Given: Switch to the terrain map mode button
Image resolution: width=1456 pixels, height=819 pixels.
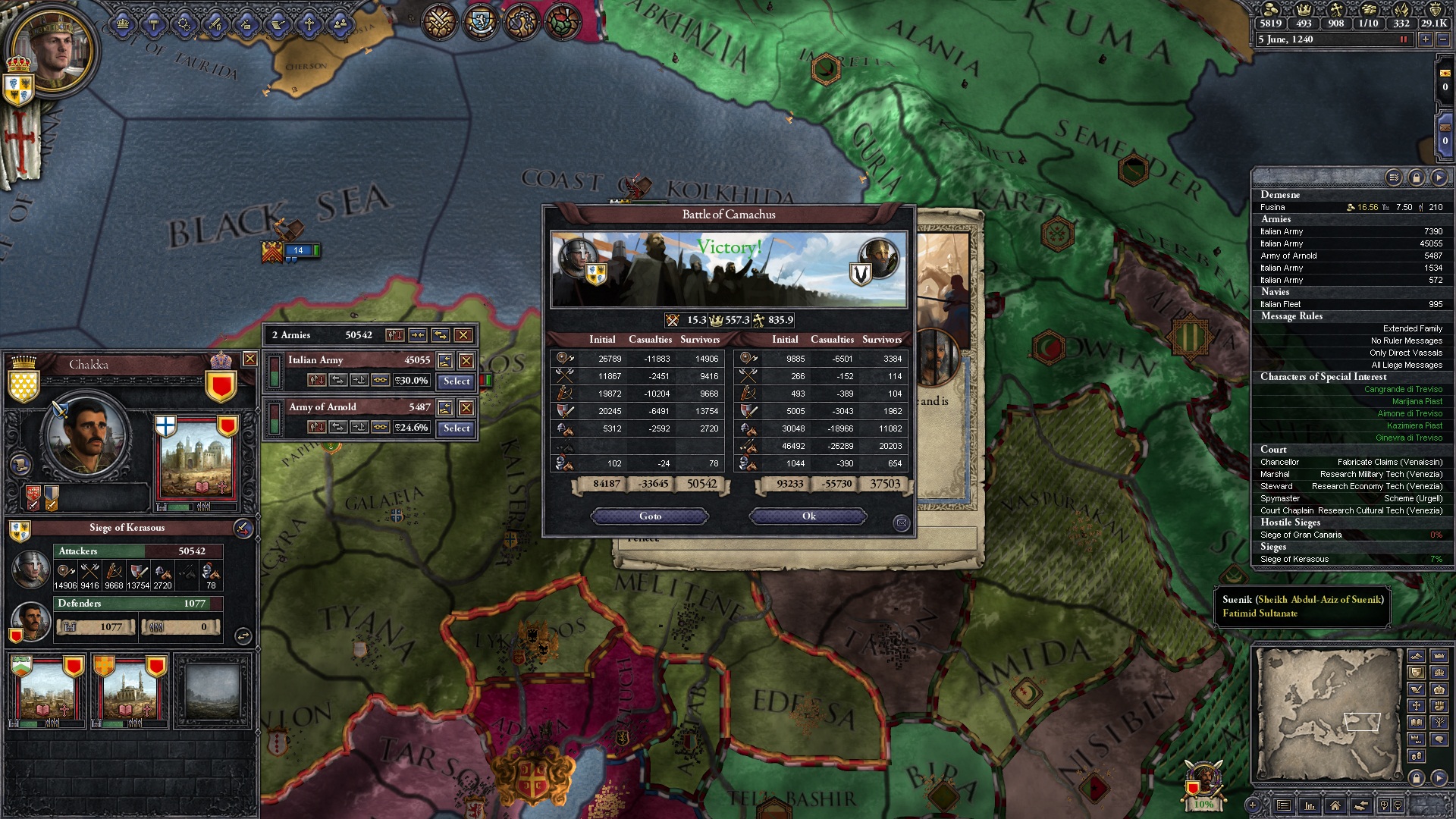Looking at the screenshot, I should [x=1416, y=656].
